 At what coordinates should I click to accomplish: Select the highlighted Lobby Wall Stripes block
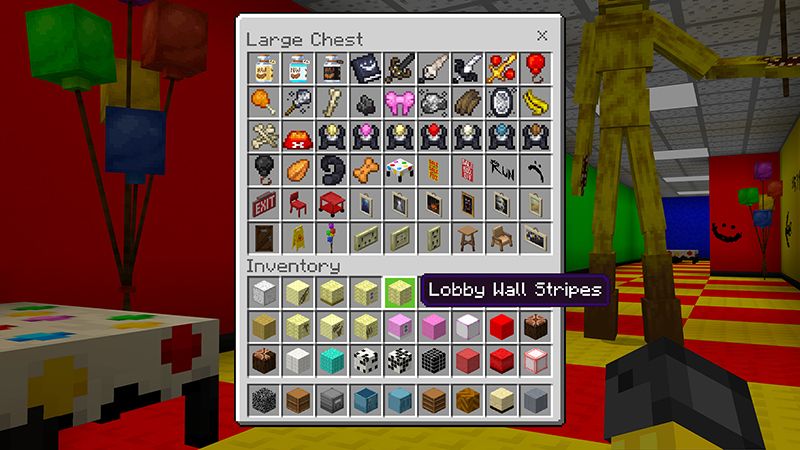(x=400, y=291)
